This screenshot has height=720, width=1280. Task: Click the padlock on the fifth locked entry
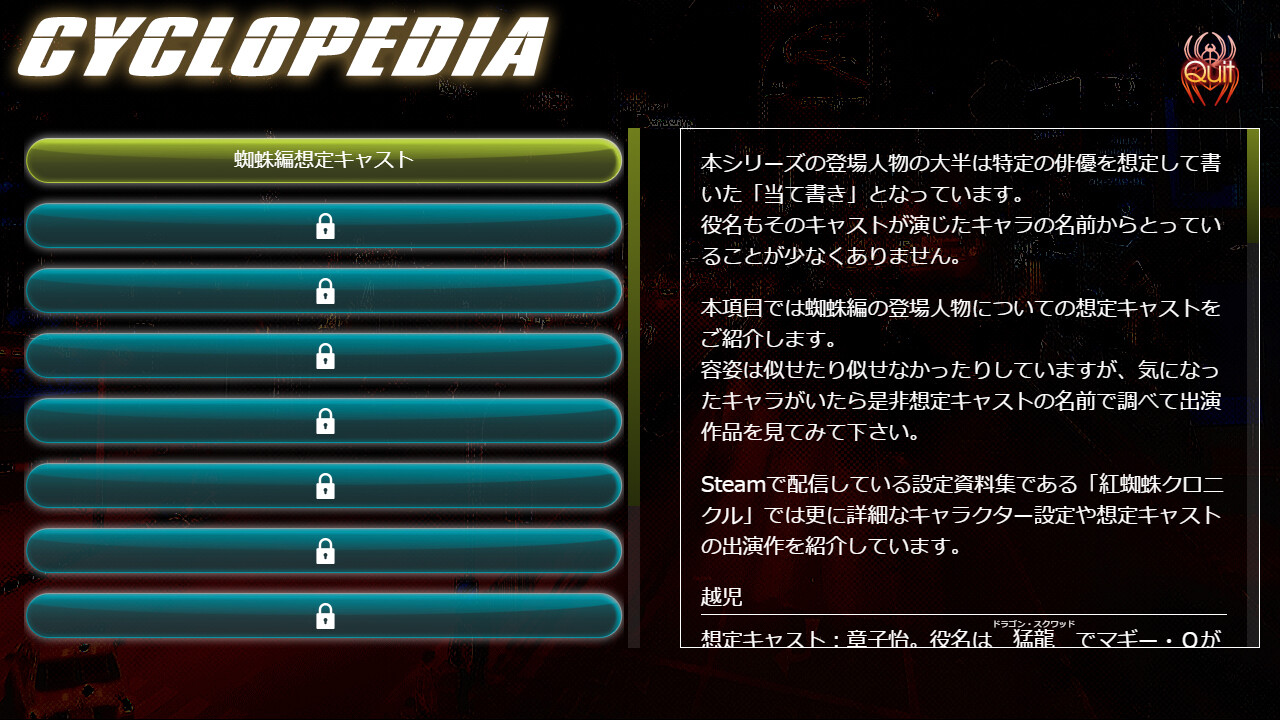pyautogui.click(x=325, y=486)
